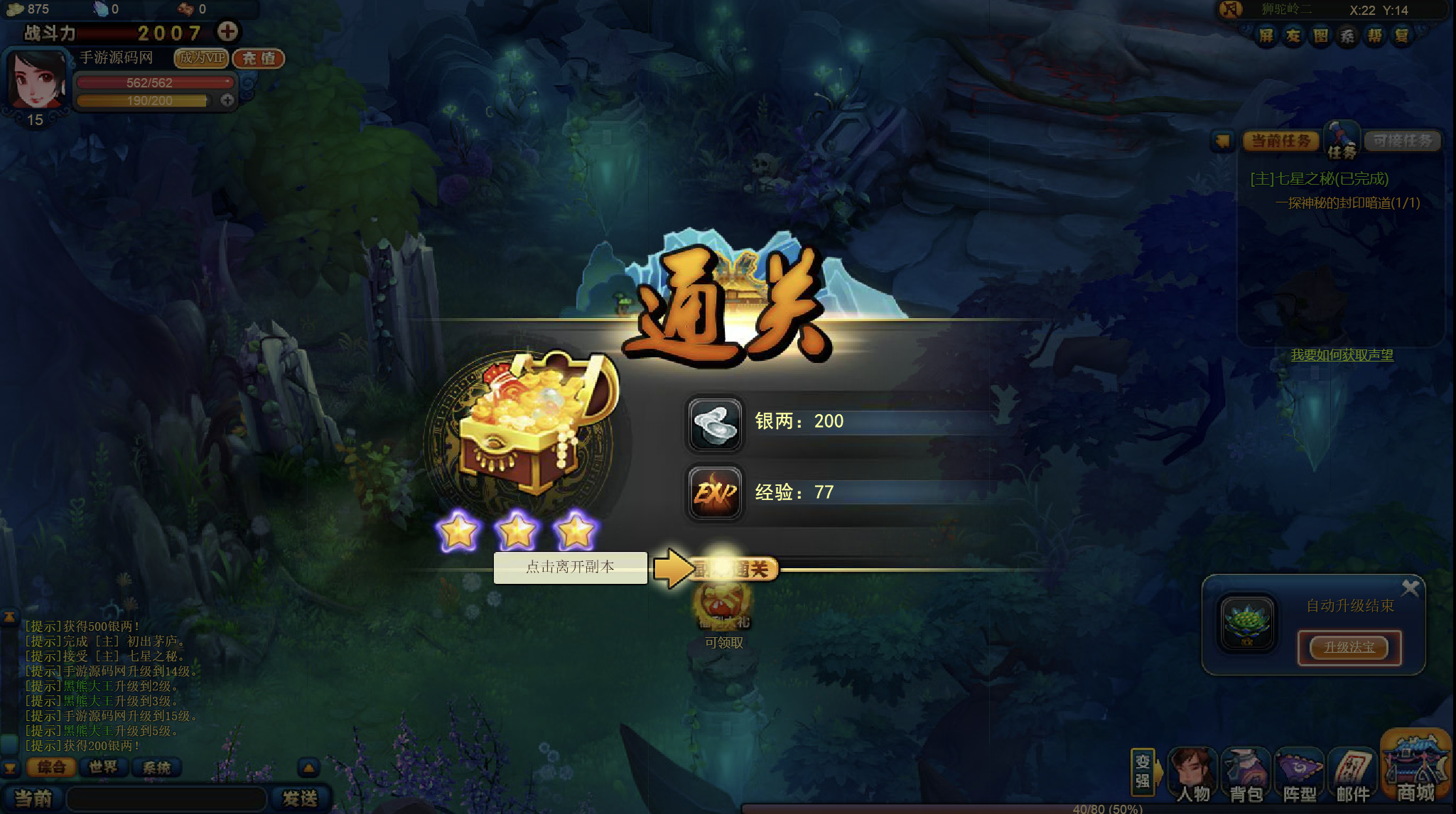Click the chat message input field
1456x814 pixels.
(167, 798)
